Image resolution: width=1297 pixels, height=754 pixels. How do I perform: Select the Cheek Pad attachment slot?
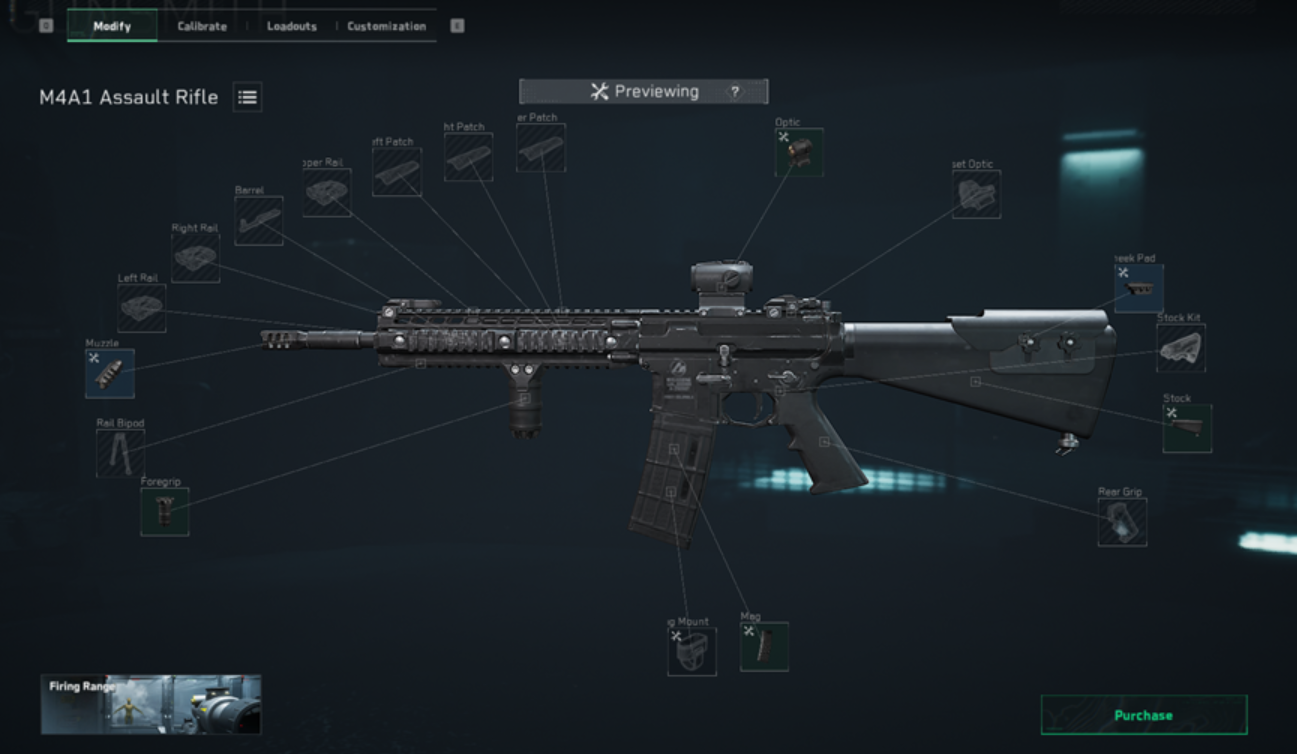1139,287
